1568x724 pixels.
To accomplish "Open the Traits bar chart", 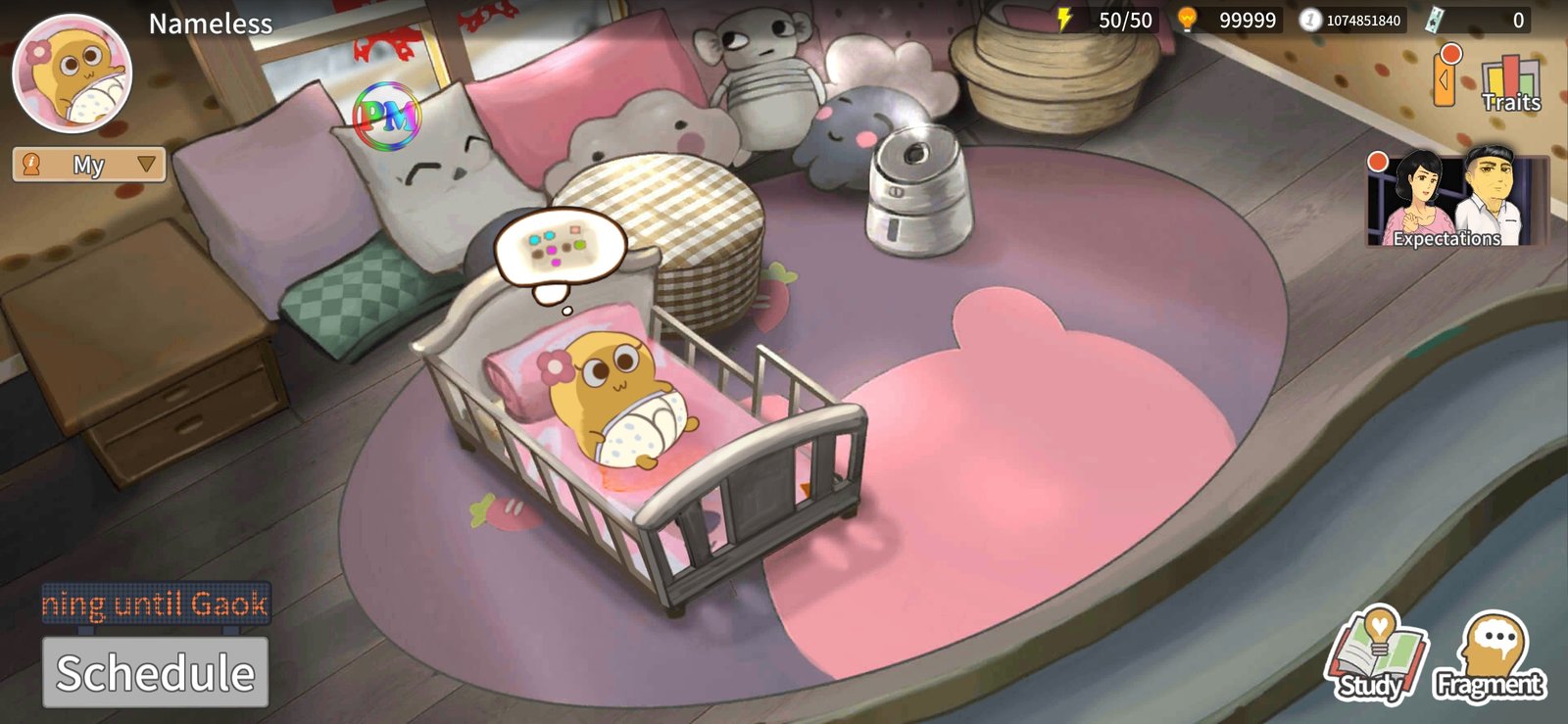I will coord(1510,82).
